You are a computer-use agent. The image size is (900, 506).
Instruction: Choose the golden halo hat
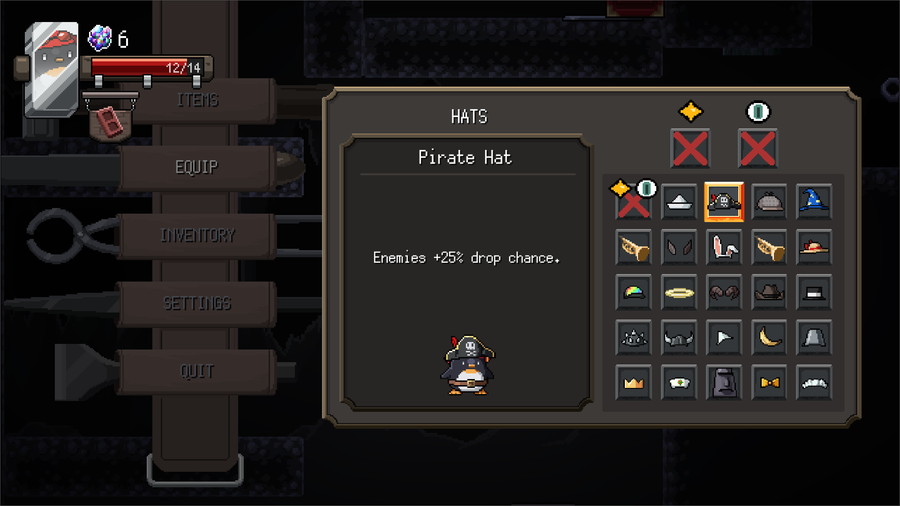click(679, 292)
